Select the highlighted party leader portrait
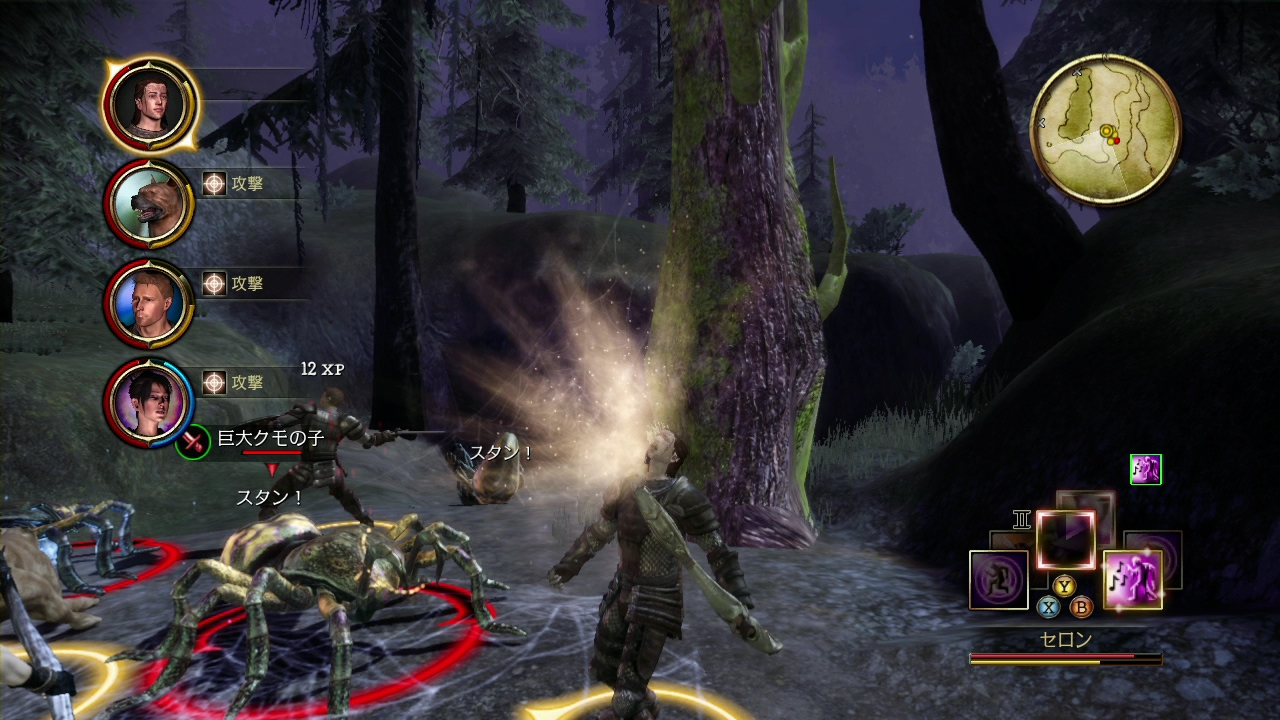Screen dimensions: 1280x720 coord(148,104)
